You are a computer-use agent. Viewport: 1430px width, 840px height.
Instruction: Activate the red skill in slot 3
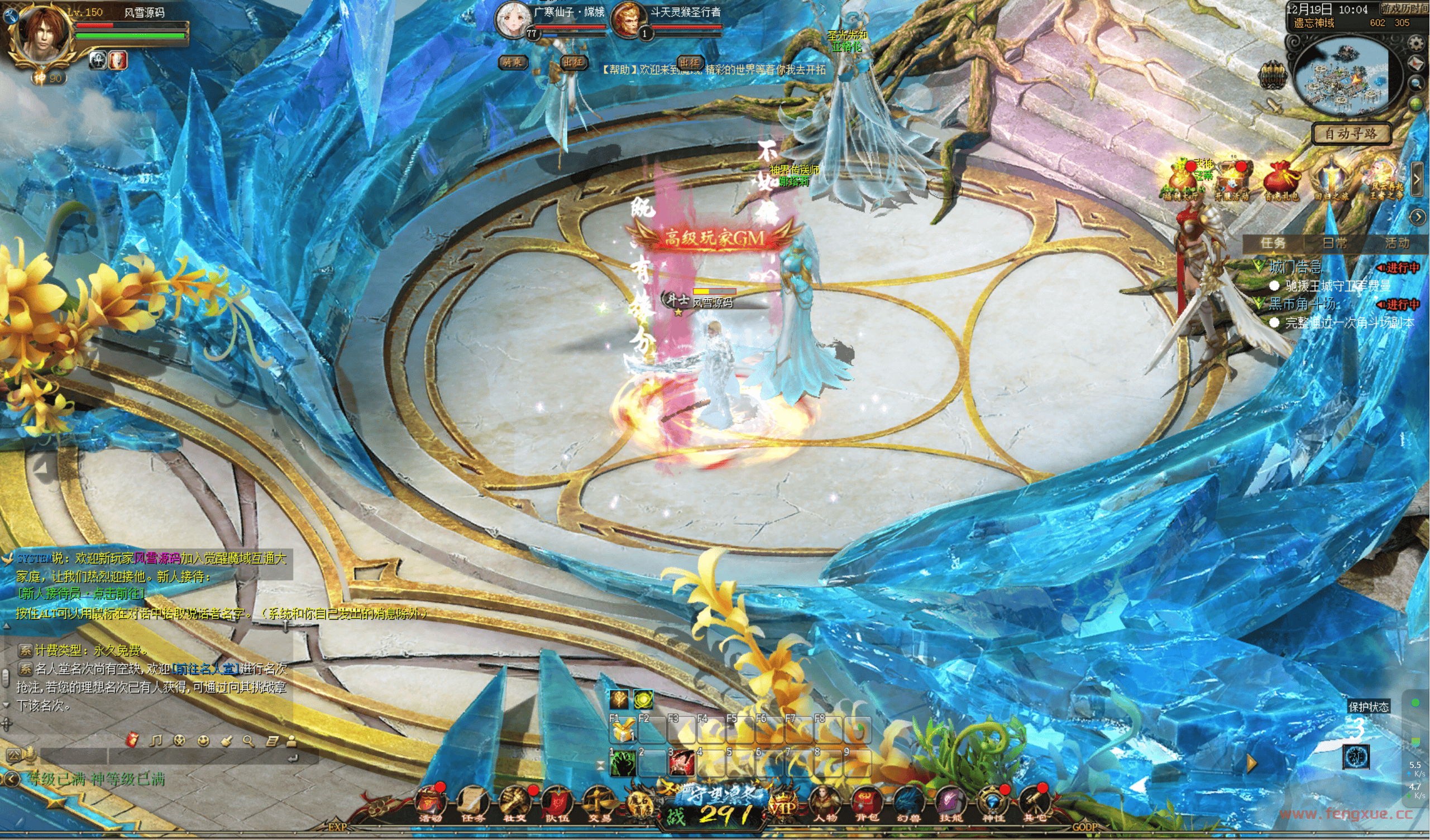[x=682, y=764]
